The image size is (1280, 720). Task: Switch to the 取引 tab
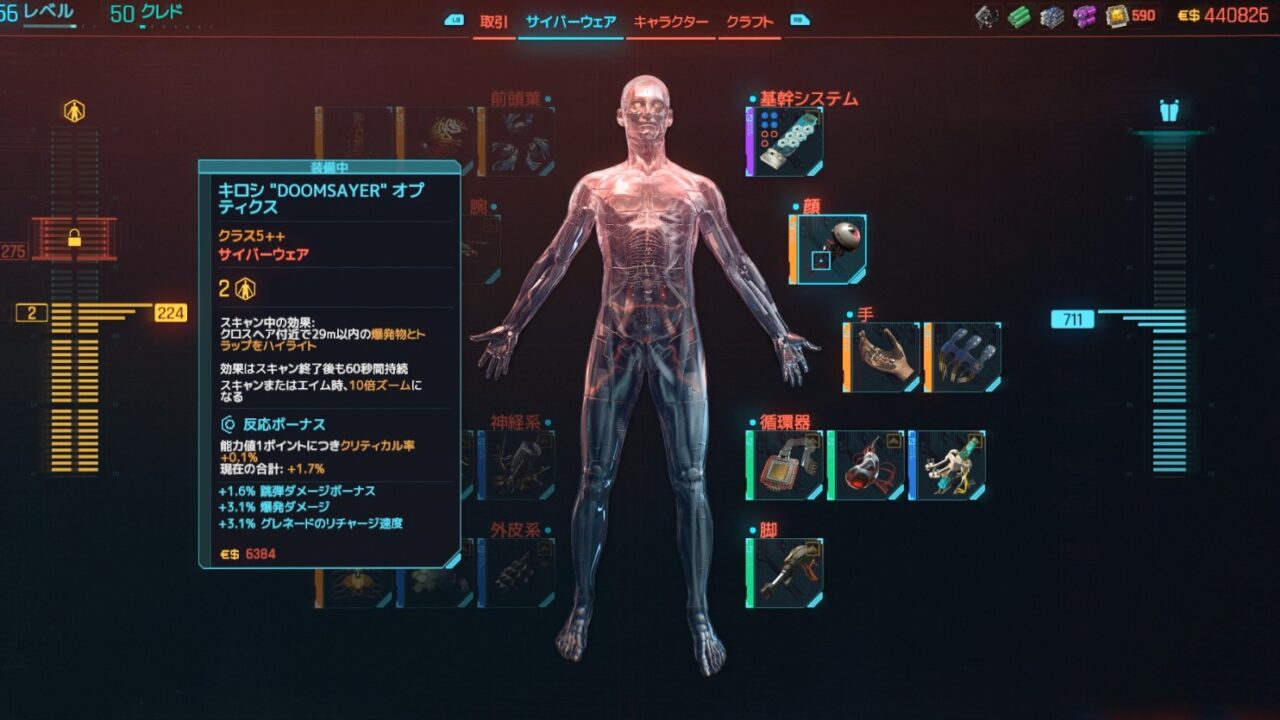coord(493,22)
